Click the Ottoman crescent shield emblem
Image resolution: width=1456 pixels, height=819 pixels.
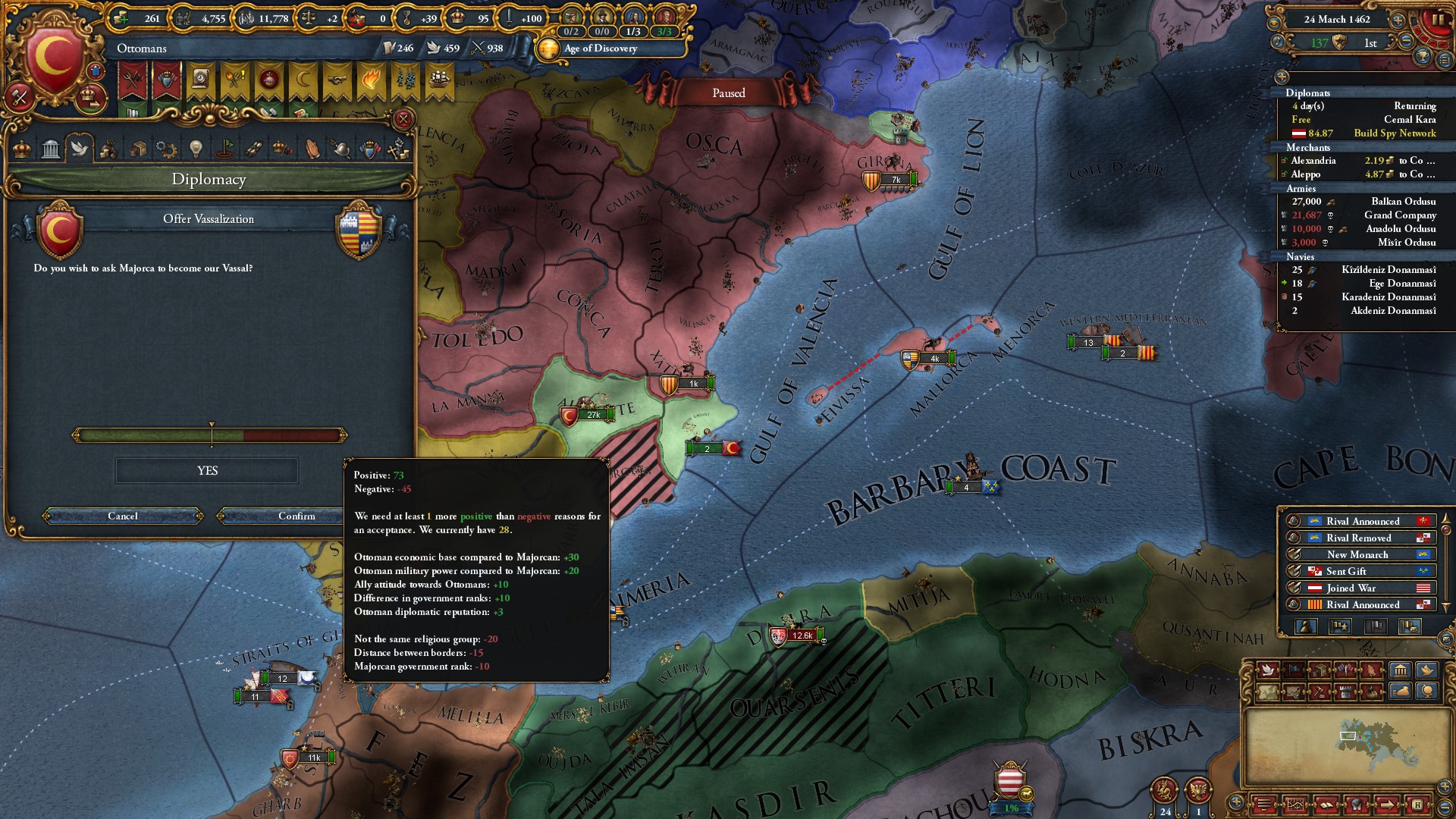click(55, 57)
